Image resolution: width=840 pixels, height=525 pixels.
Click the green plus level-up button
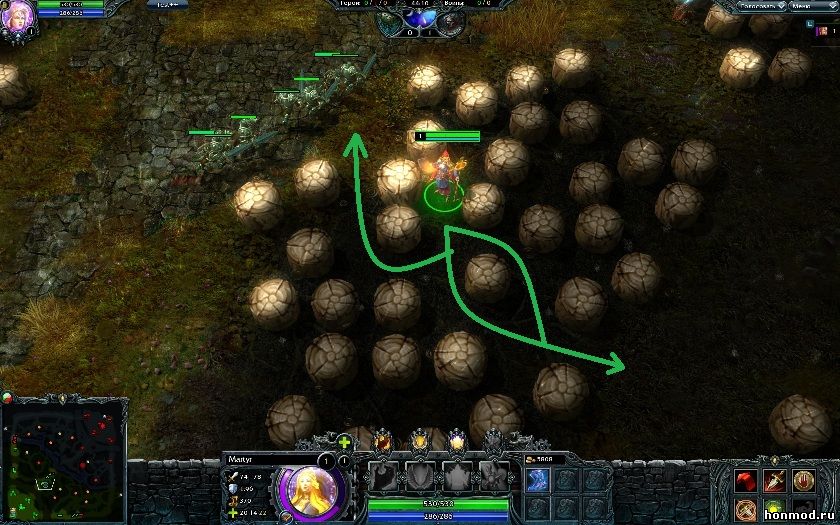pyautogui.click(x=345, y=442)
